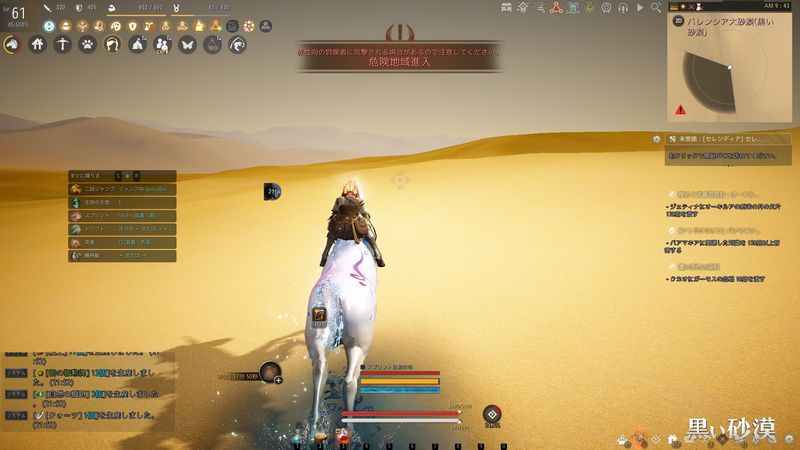
Task: Click the red triangle node icon in top bar
Action: 554,7
